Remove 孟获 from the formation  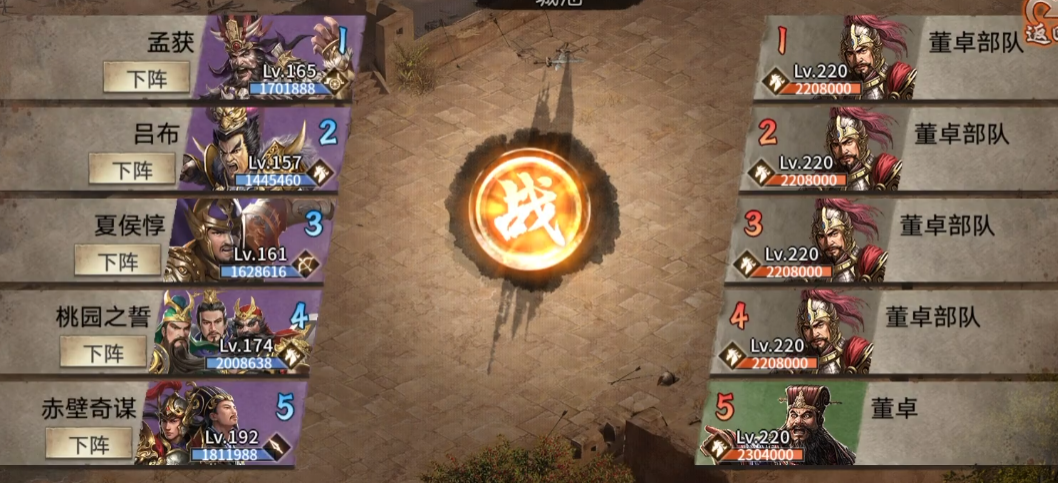click(146, 77)
